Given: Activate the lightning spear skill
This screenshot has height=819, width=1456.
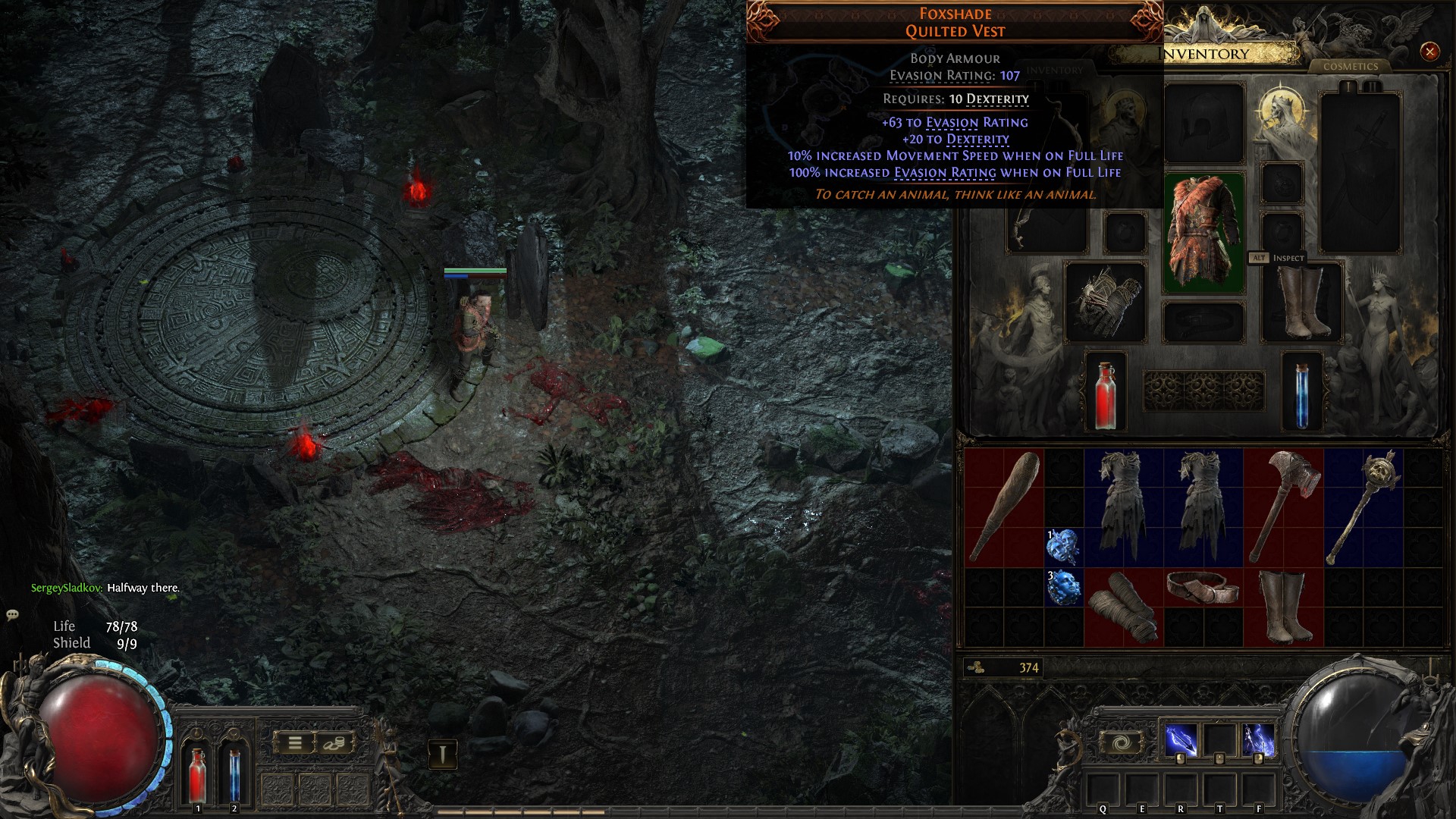Looking at the screenshot, I should pos(1181,741).
